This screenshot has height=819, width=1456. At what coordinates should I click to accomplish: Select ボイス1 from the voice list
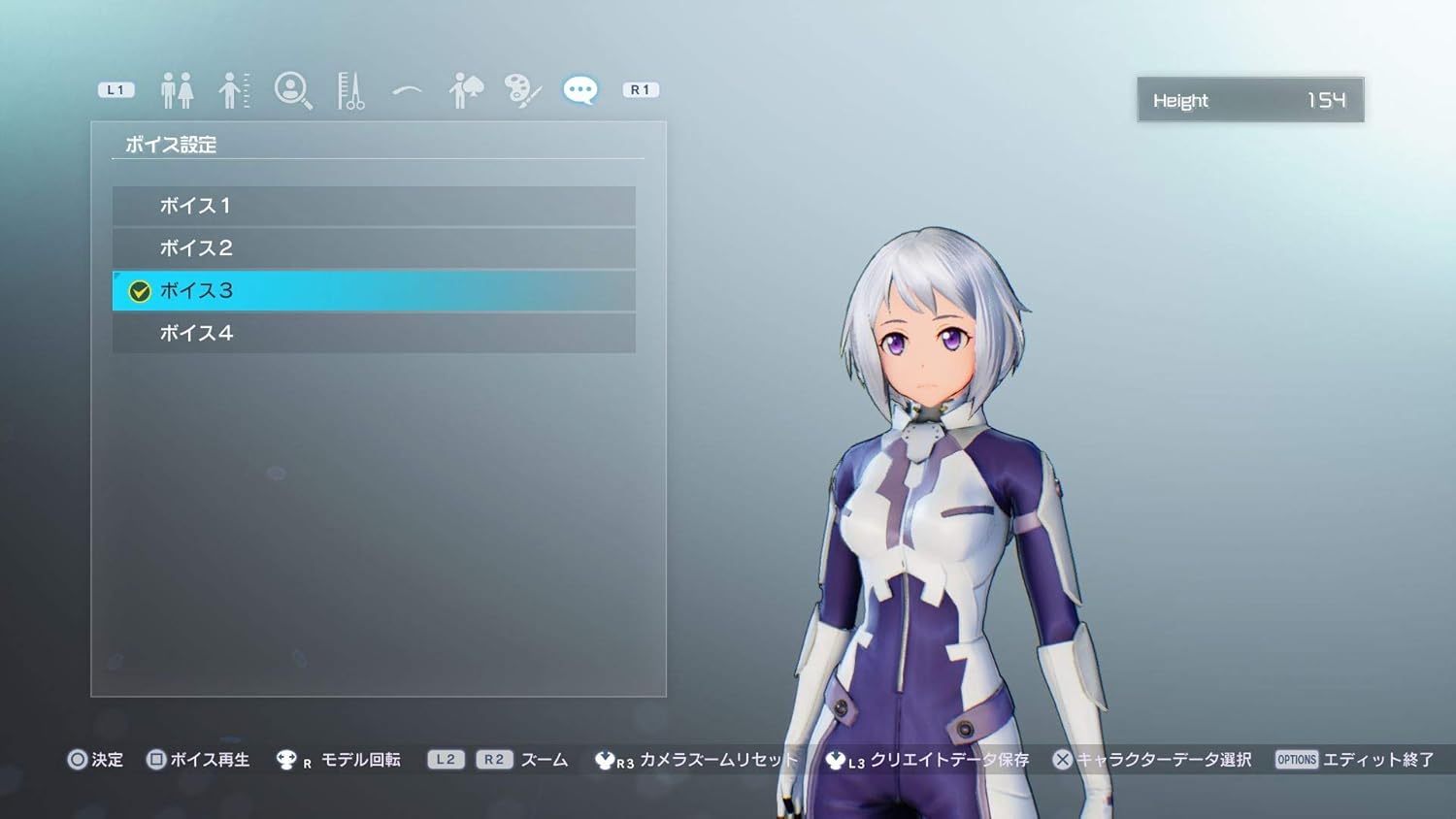click(374, 206)
